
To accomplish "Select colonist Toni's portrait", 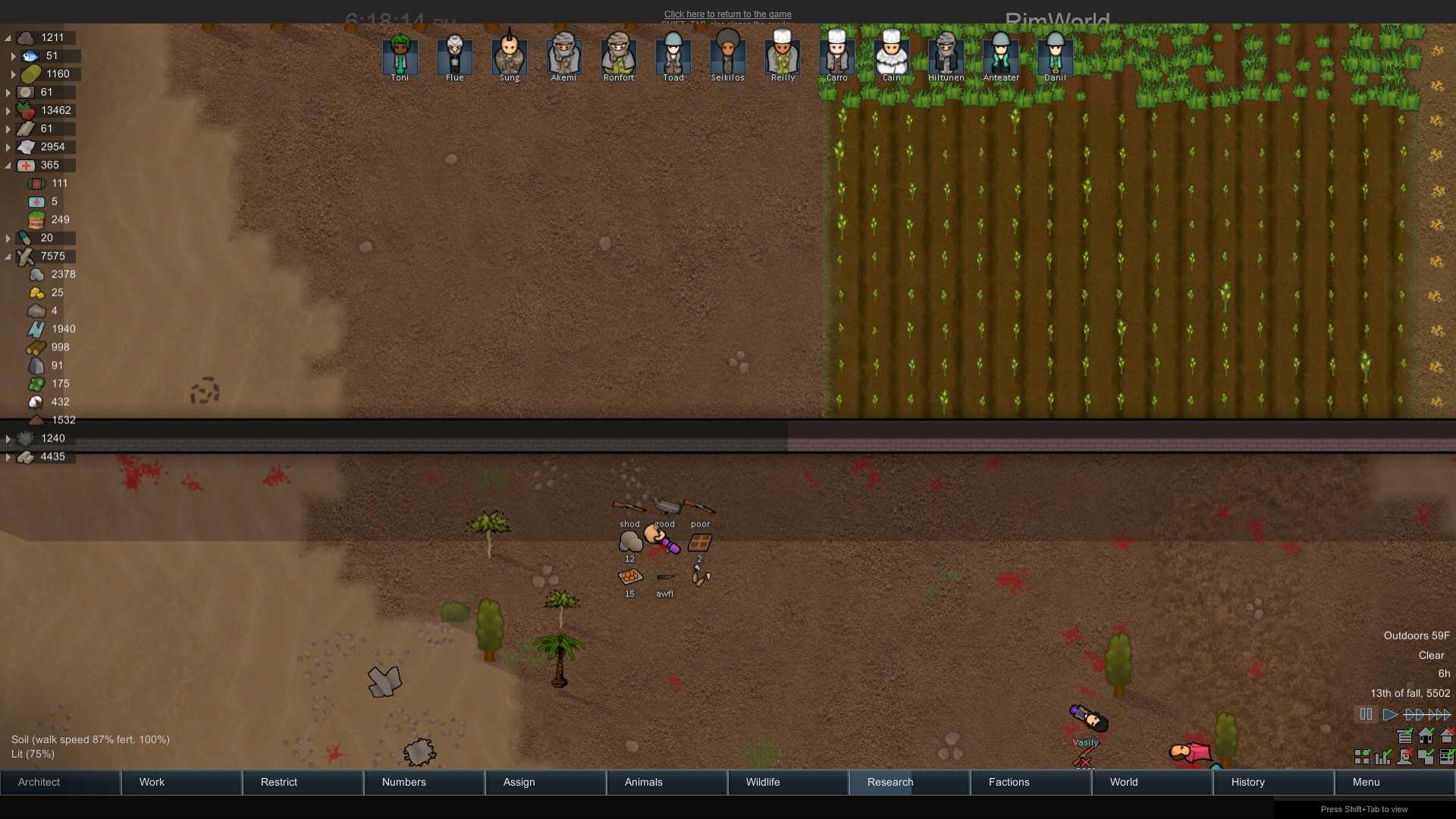I will click(x=400, y=56).
